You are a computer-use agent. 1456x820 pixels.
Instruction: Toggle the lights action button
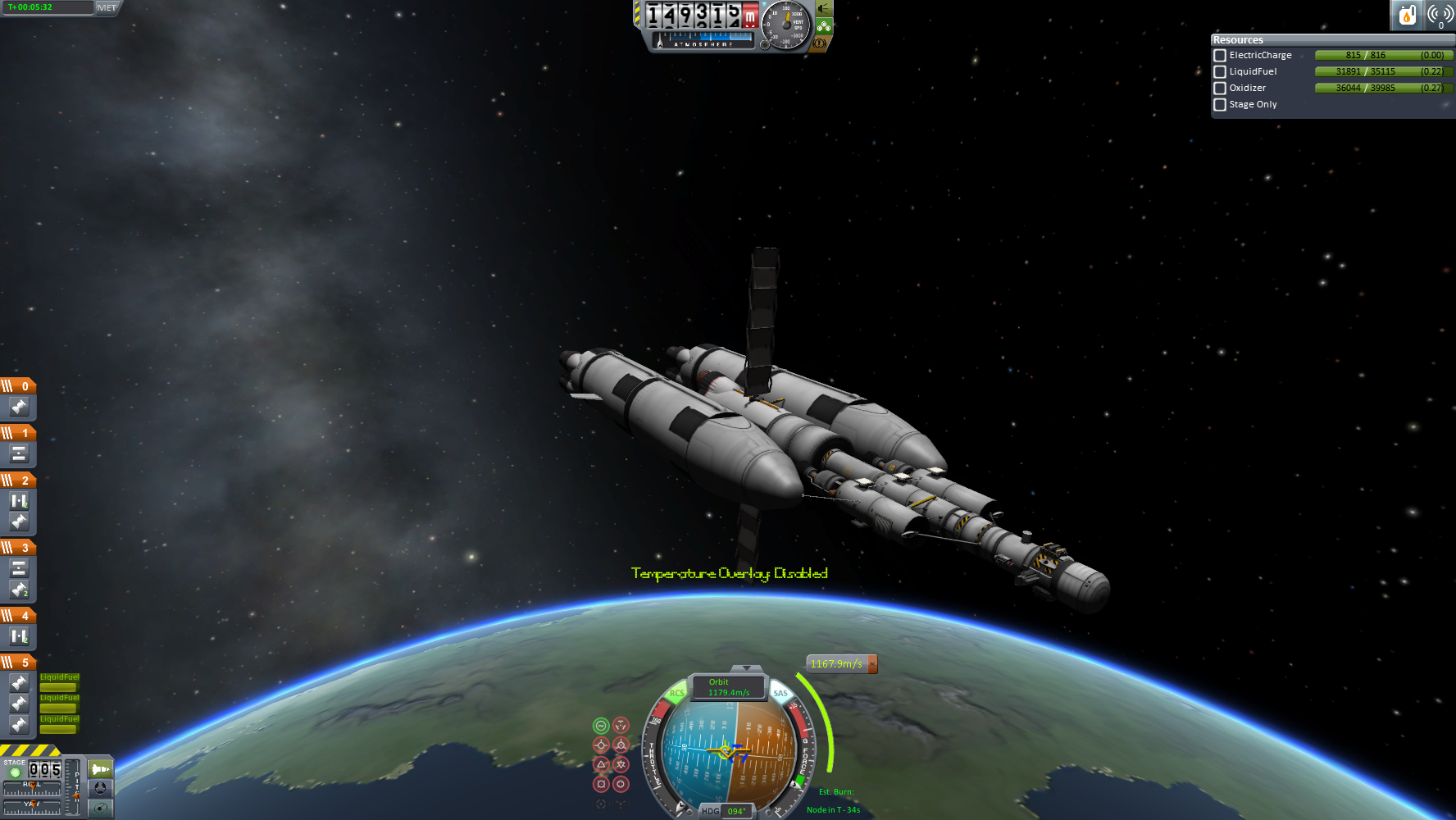[824, 9]
